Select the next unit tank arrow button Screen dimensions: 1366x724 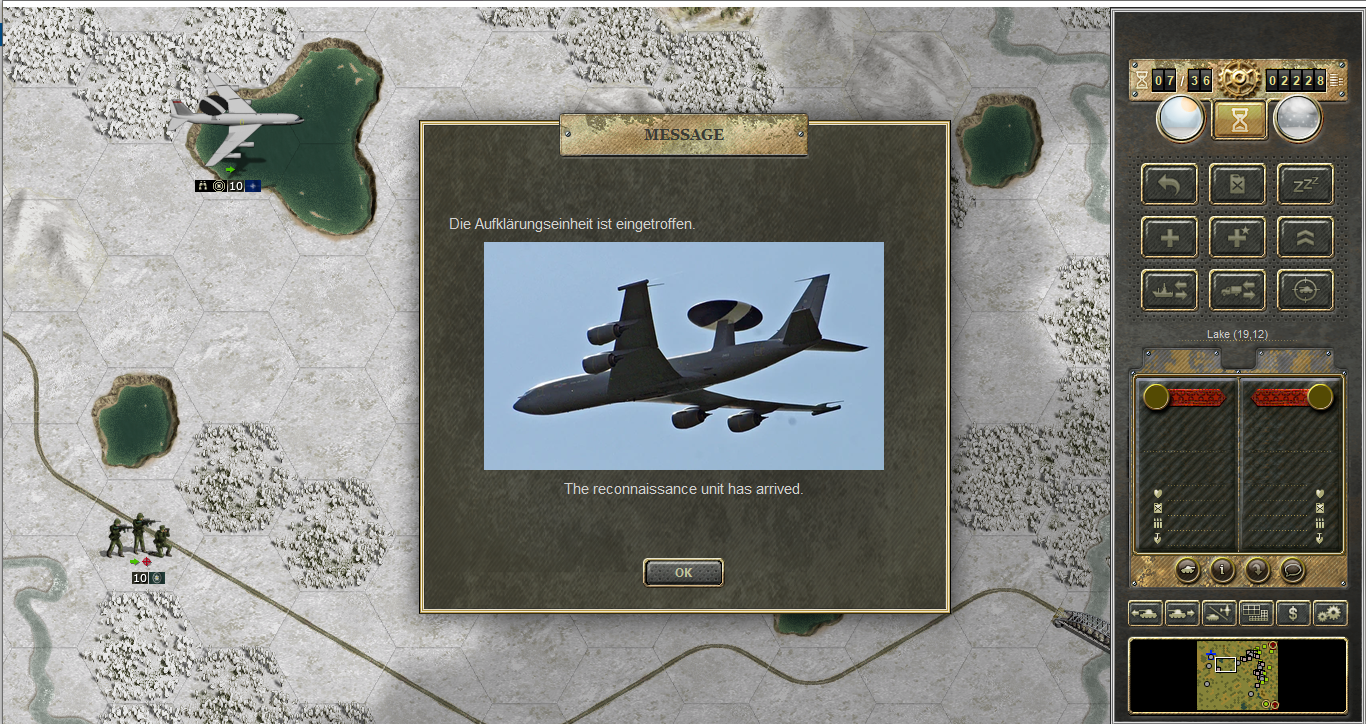1182,612
